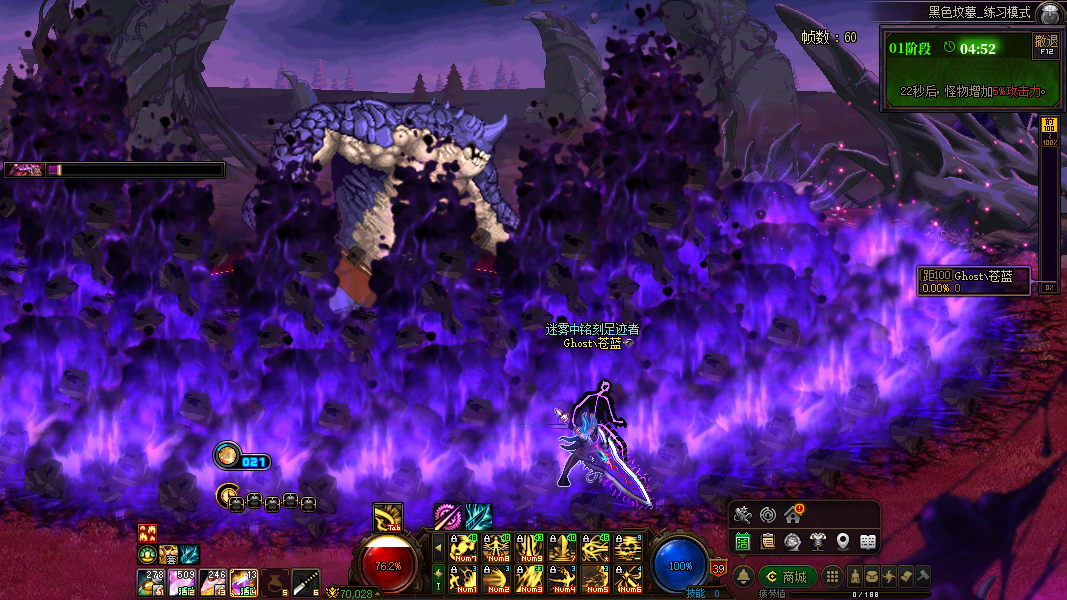
Task: Open the crossed tools icon
Action: (742, 515)
